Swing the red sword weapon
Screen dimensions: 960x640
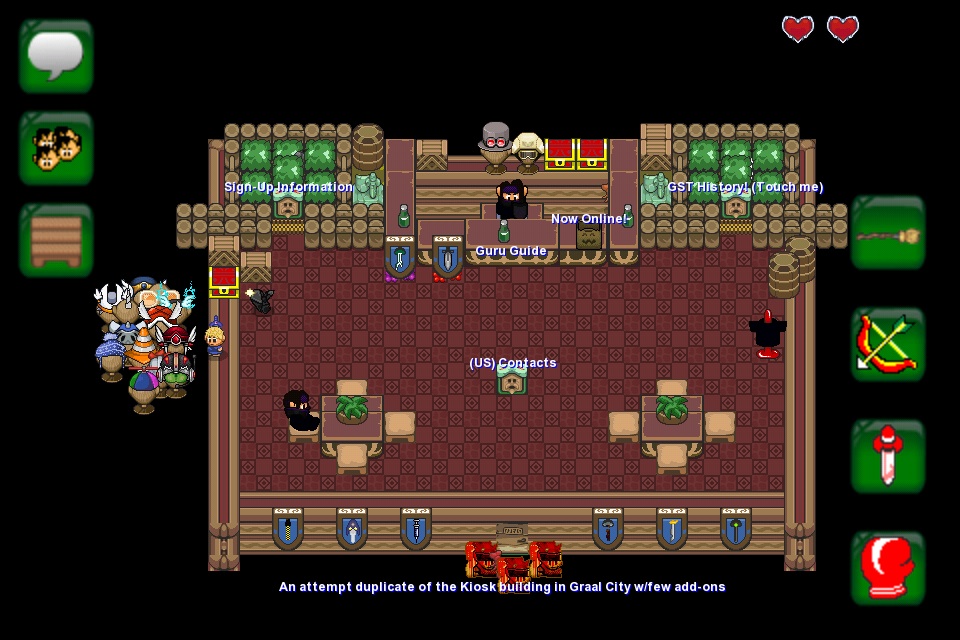pyautogui.click(x=888, y=457)
